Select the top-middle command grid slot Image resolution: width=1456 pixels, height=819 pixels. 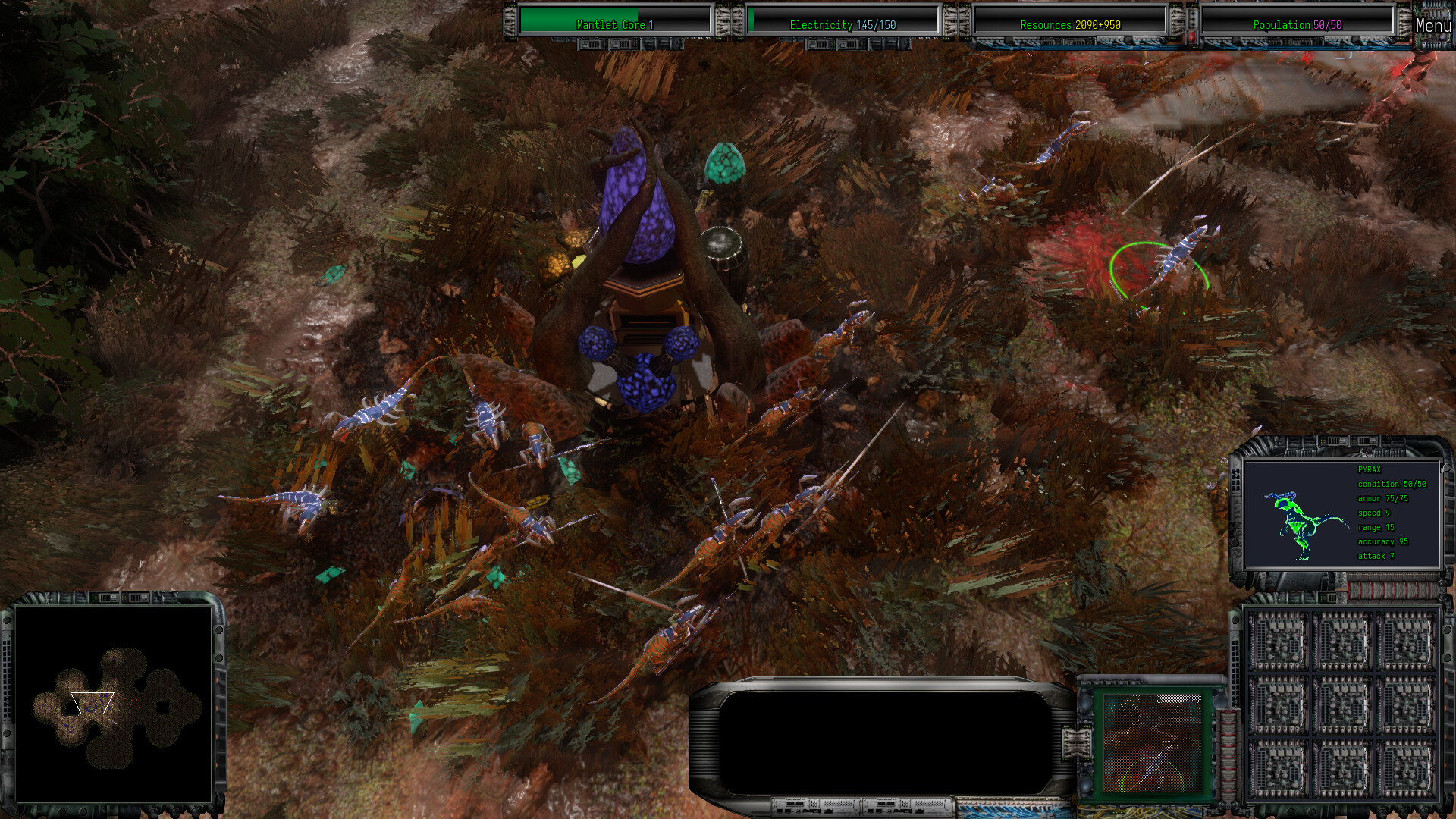pos(1342,641)
